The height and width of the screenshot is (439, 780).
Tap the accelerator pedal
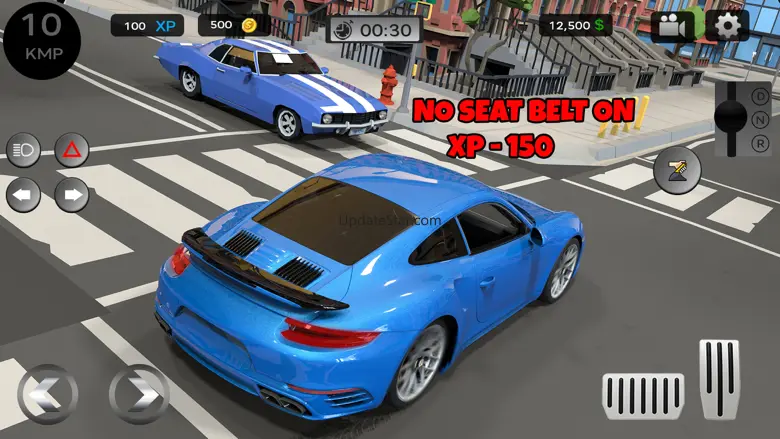tap(718, 380)
